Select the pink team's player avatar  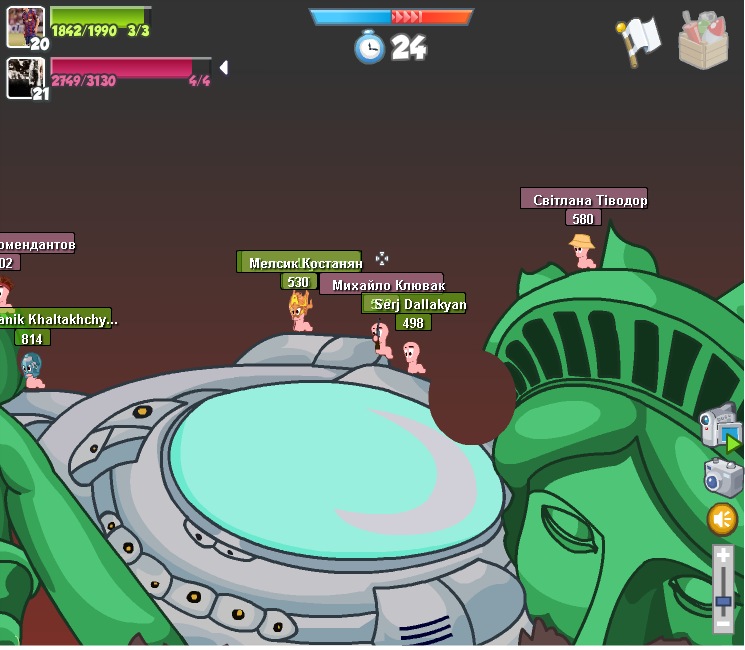point(25,77)
